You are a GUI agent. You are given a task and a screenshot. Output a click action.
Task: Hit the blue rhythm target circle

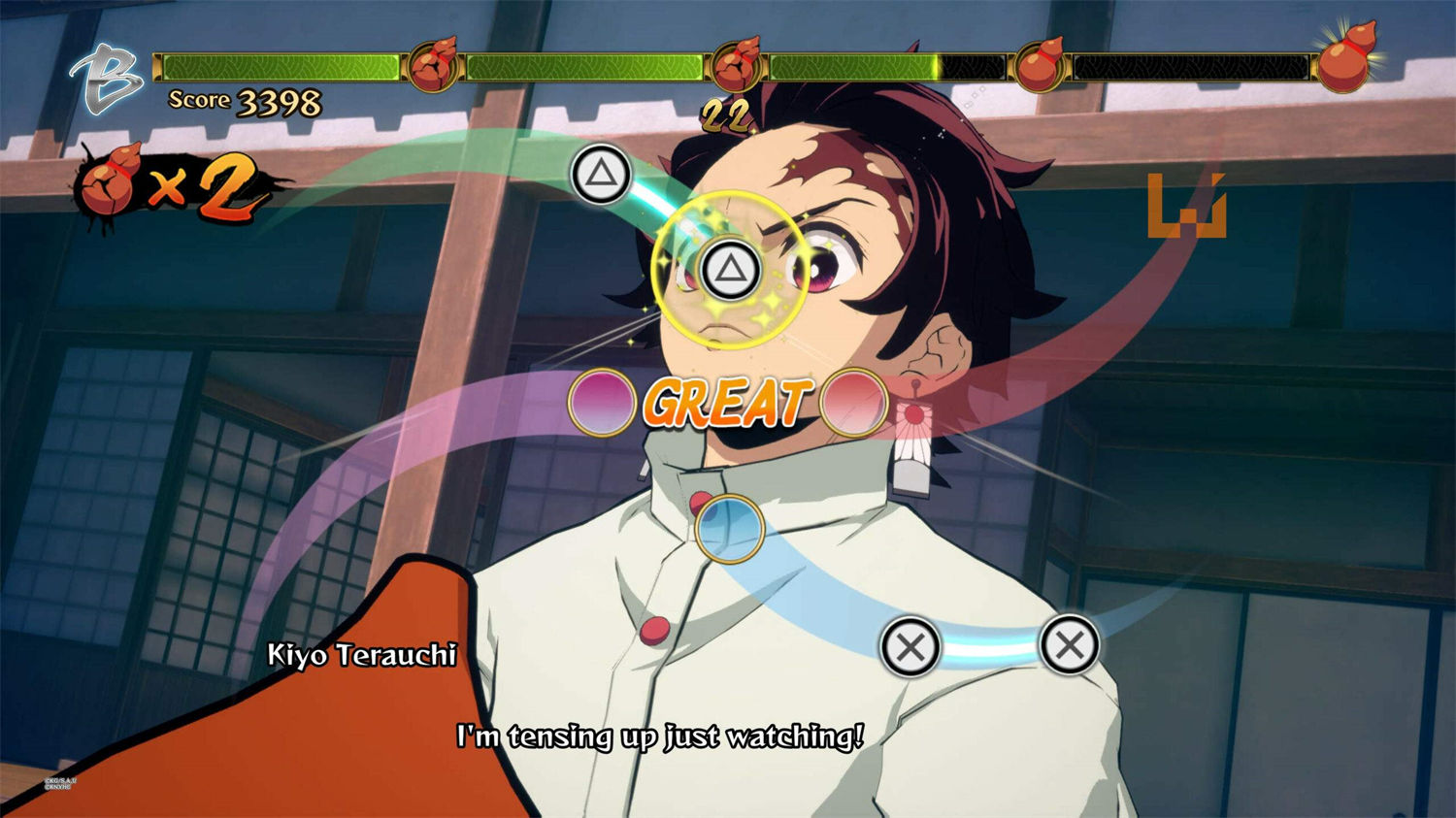pyautogui.click(x=729, y=528)
